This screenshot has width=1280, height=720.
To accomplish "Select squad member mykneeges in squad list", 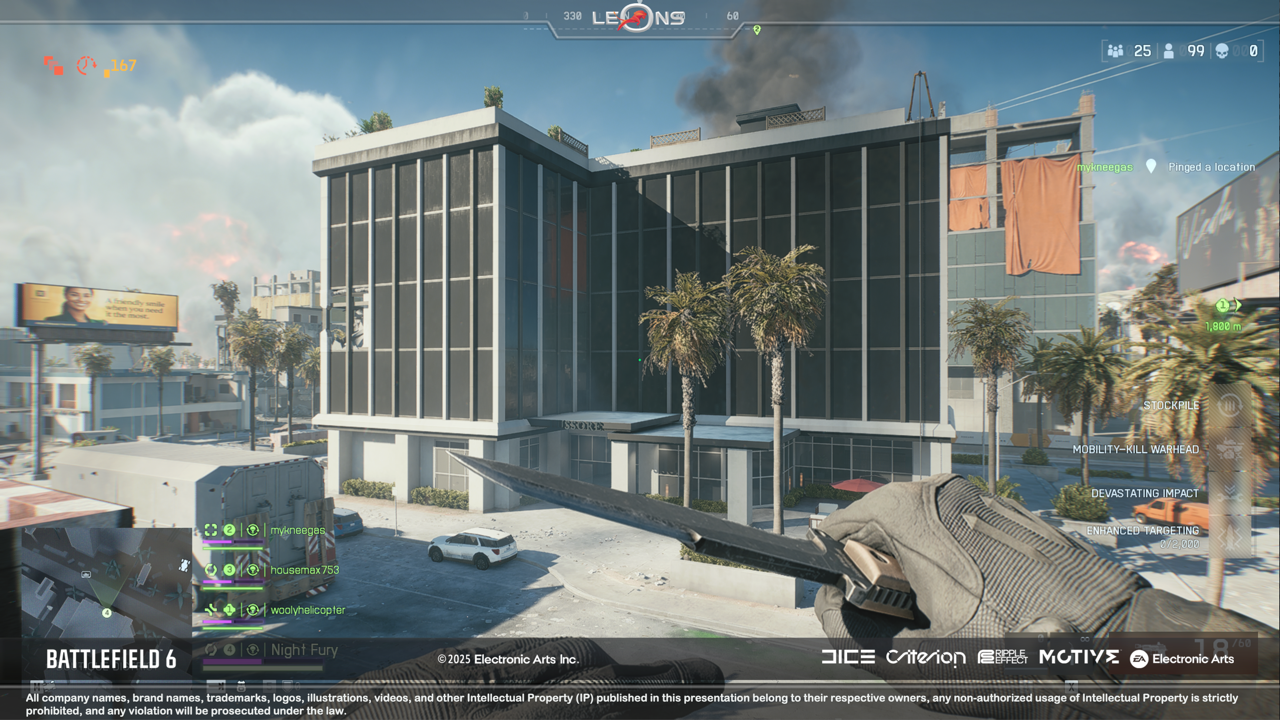I will click(x=297, y=530).
